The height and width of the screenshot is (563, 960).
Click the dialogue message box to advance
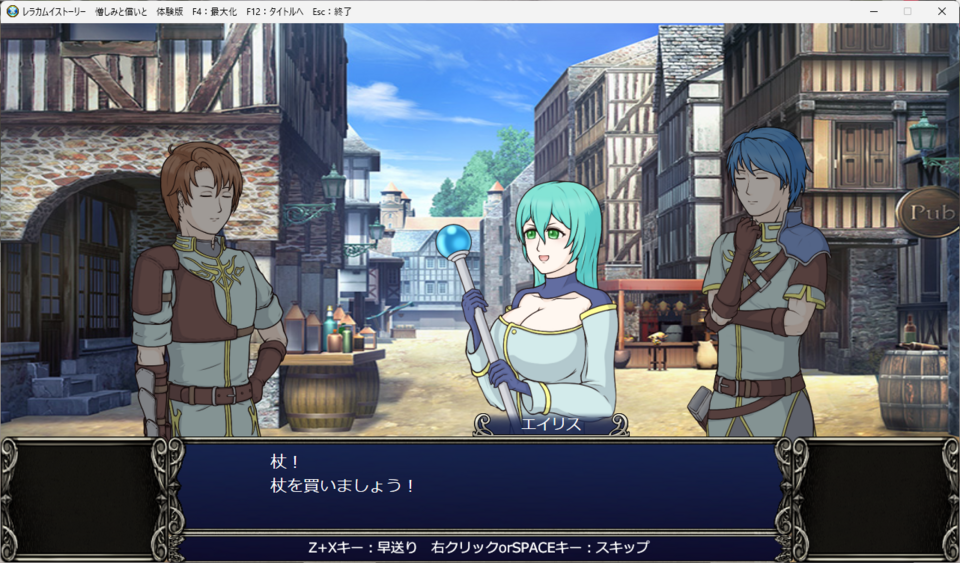[479, 487]
